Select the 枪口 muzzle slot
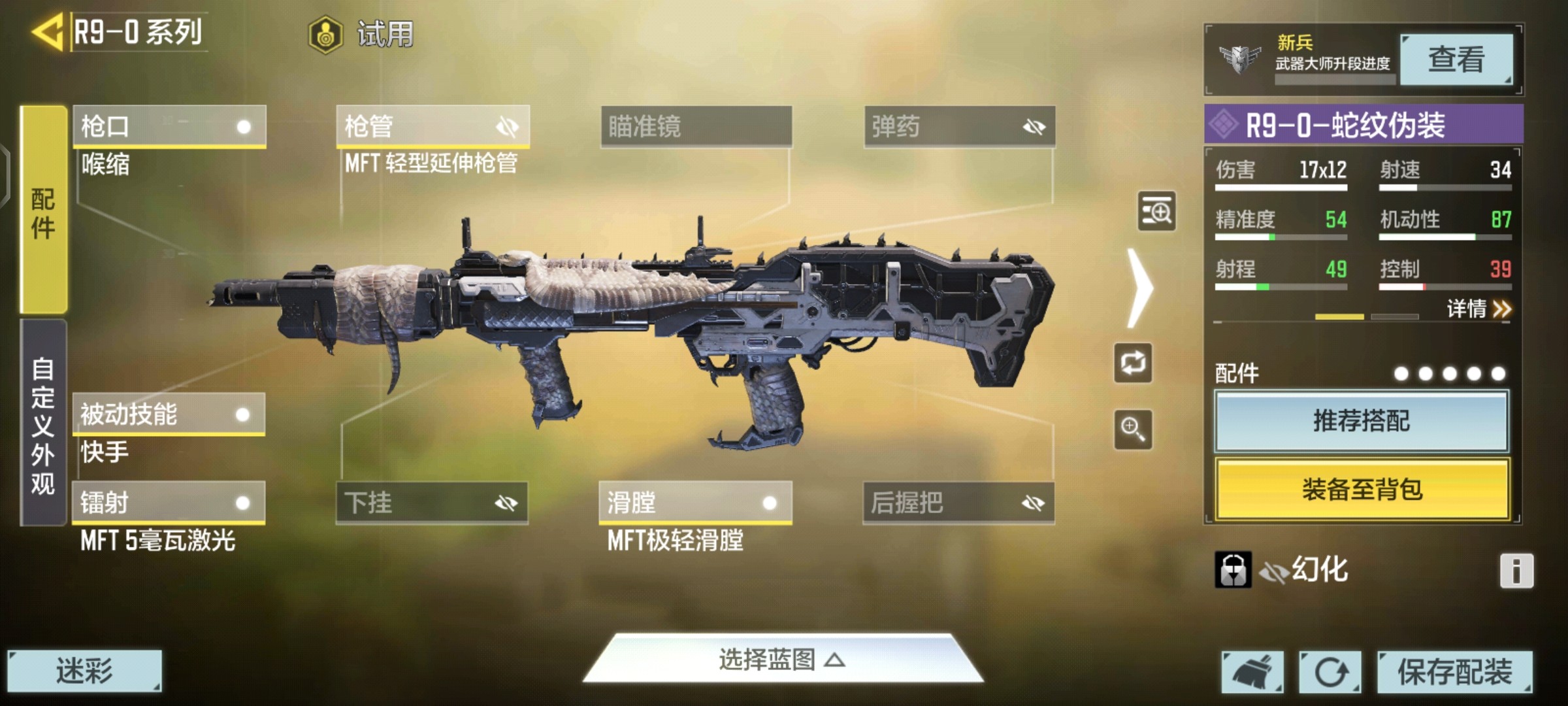 pos(169,126)
